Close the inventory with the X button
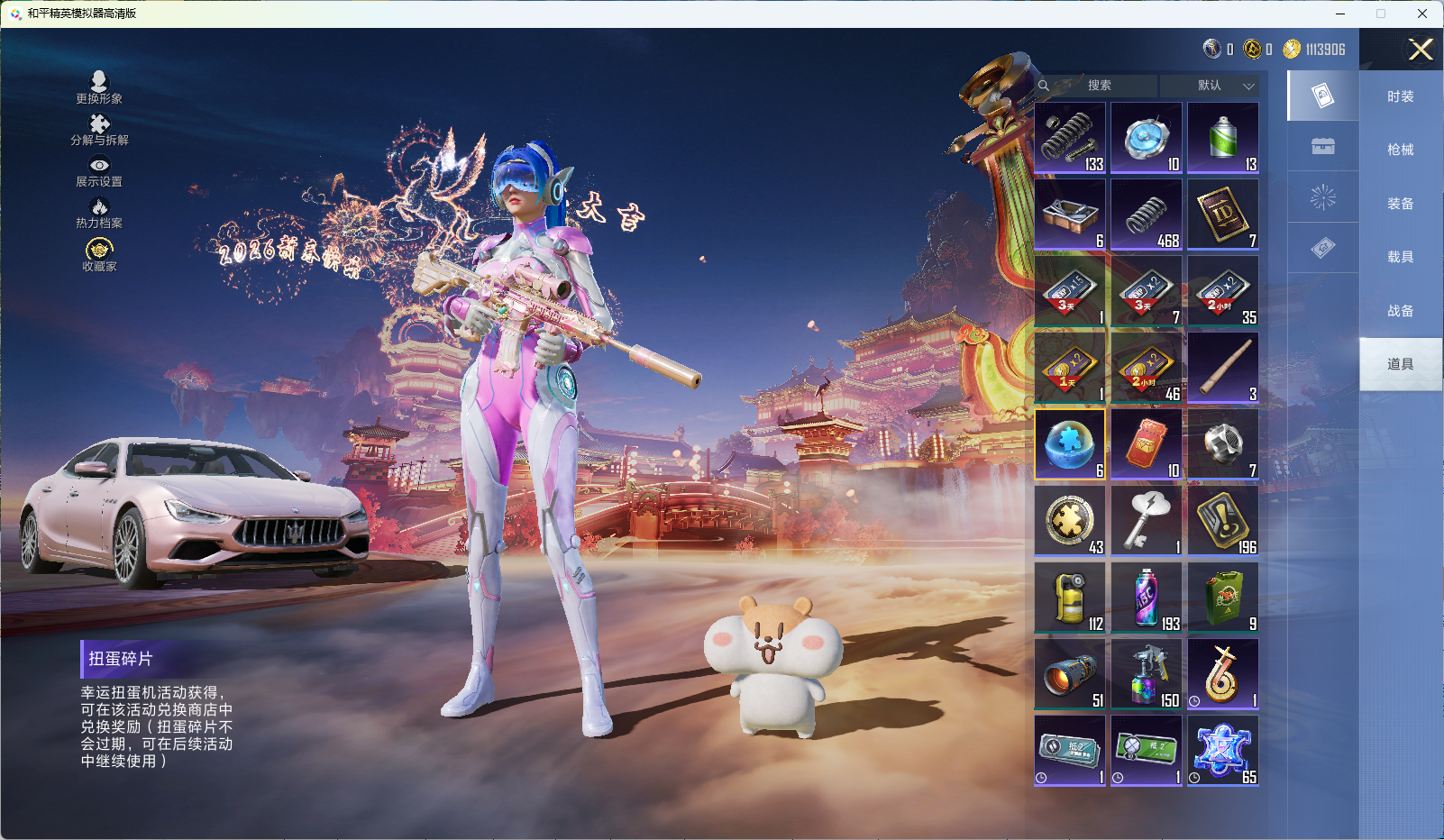 1421,50
